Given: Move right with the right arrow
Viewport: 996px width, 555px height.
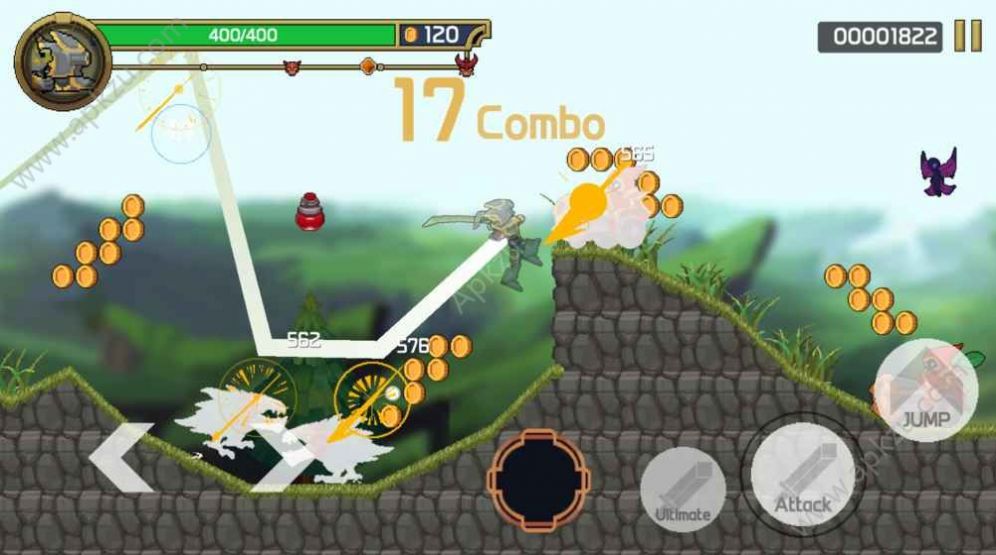Looking at the screenshot, I should (x=280, y=458).
